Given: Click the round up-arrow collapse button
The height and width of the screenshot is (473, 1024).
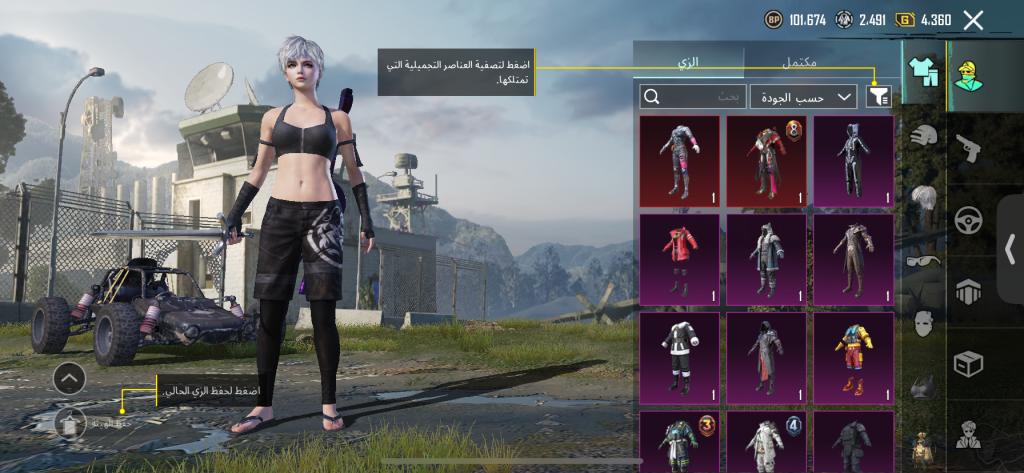Looking at the screenshot, I should coord(69,380).
